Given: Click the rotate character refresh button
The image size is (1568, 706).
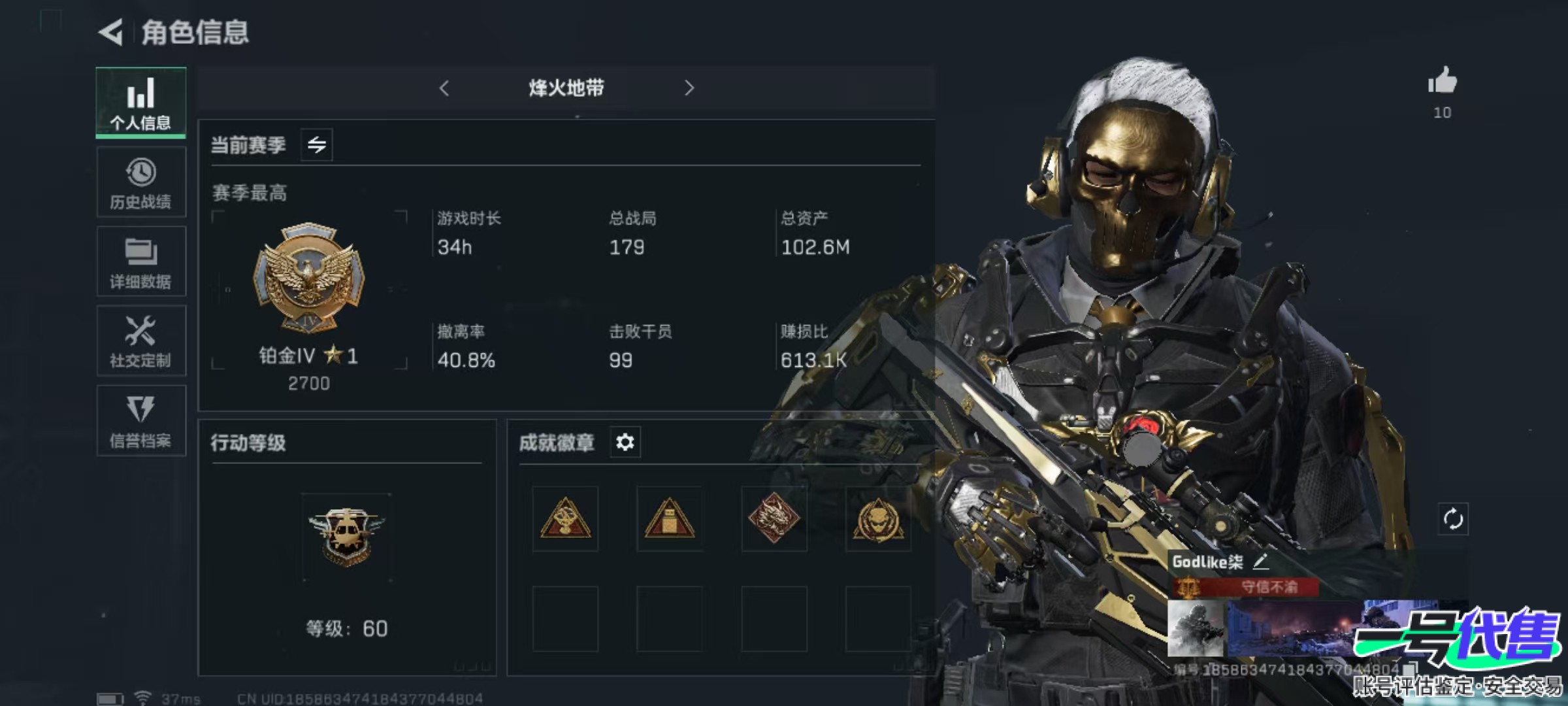Looking at the screenshot, I should [x=1452, y=520].
